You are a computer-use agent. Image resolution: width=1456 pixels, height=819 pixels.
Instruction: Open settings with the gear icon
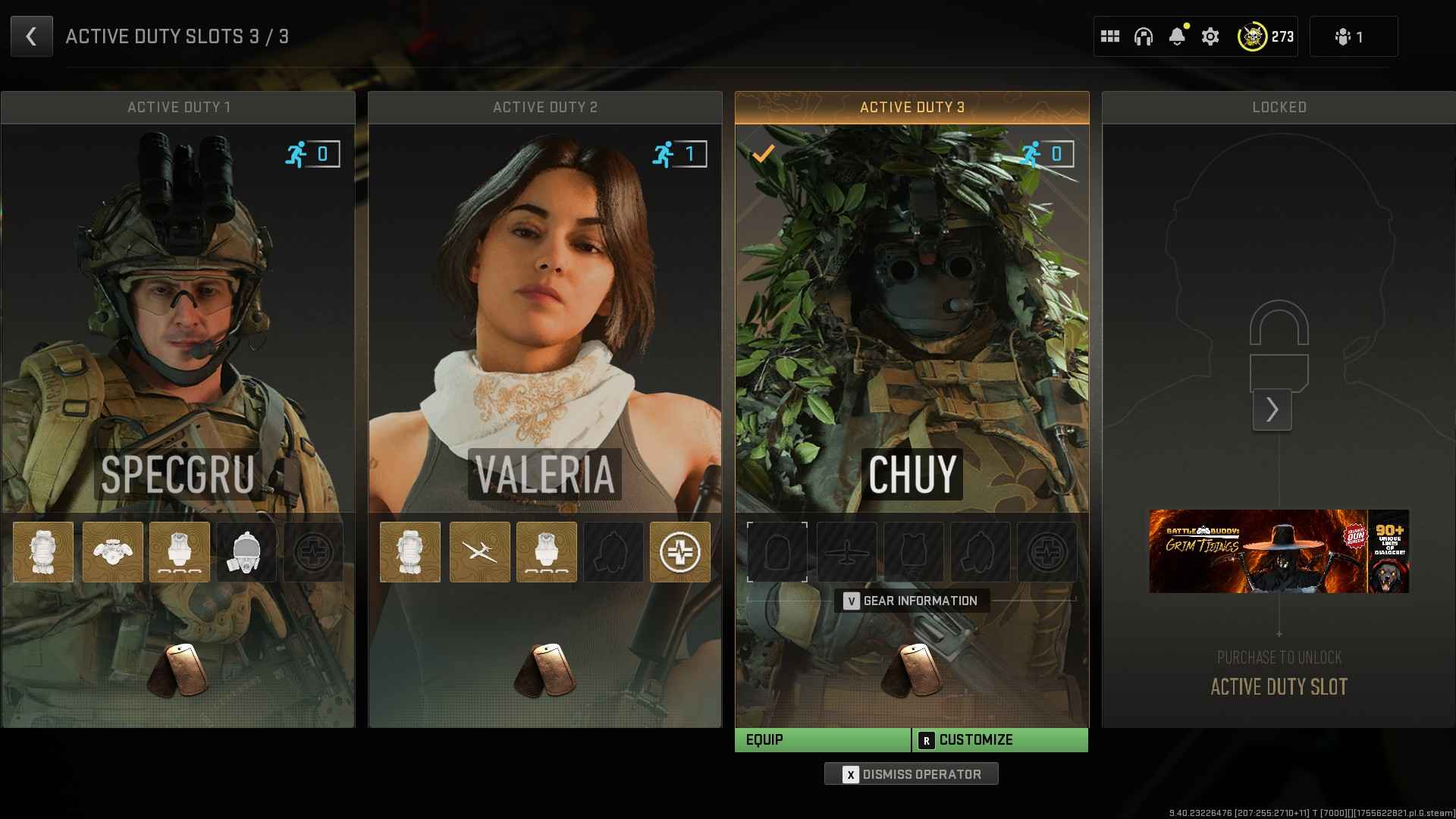coord(1210,36)
